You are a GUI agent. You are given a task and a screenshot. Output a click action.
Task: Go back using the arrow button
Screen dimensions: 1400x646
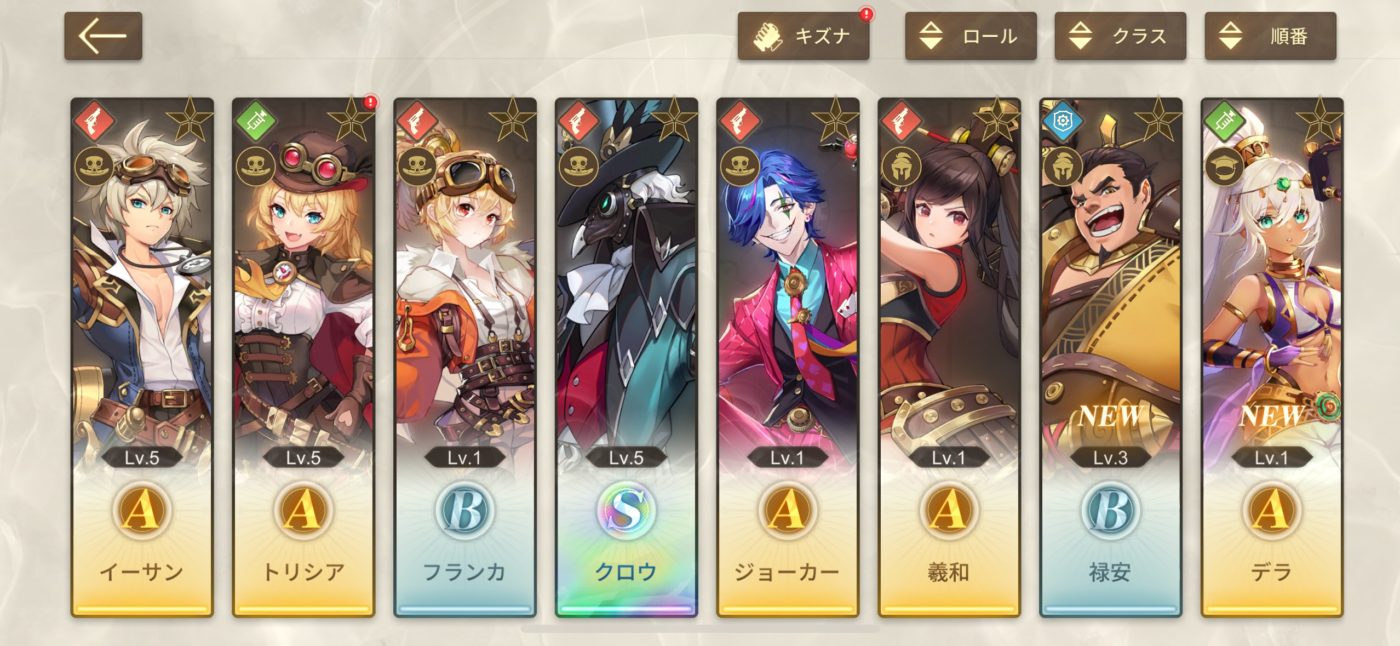coord(103,37)
